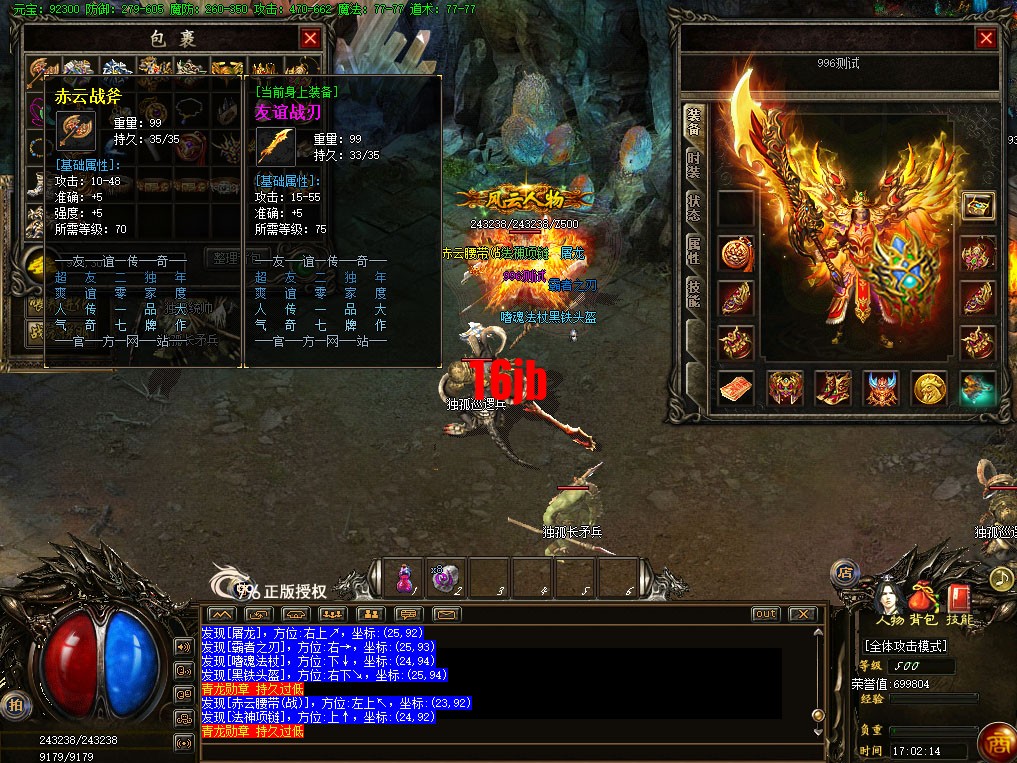The image size is (1017, 763).
Task: Open the 状态 status tab
Action: tap(694, 208)
